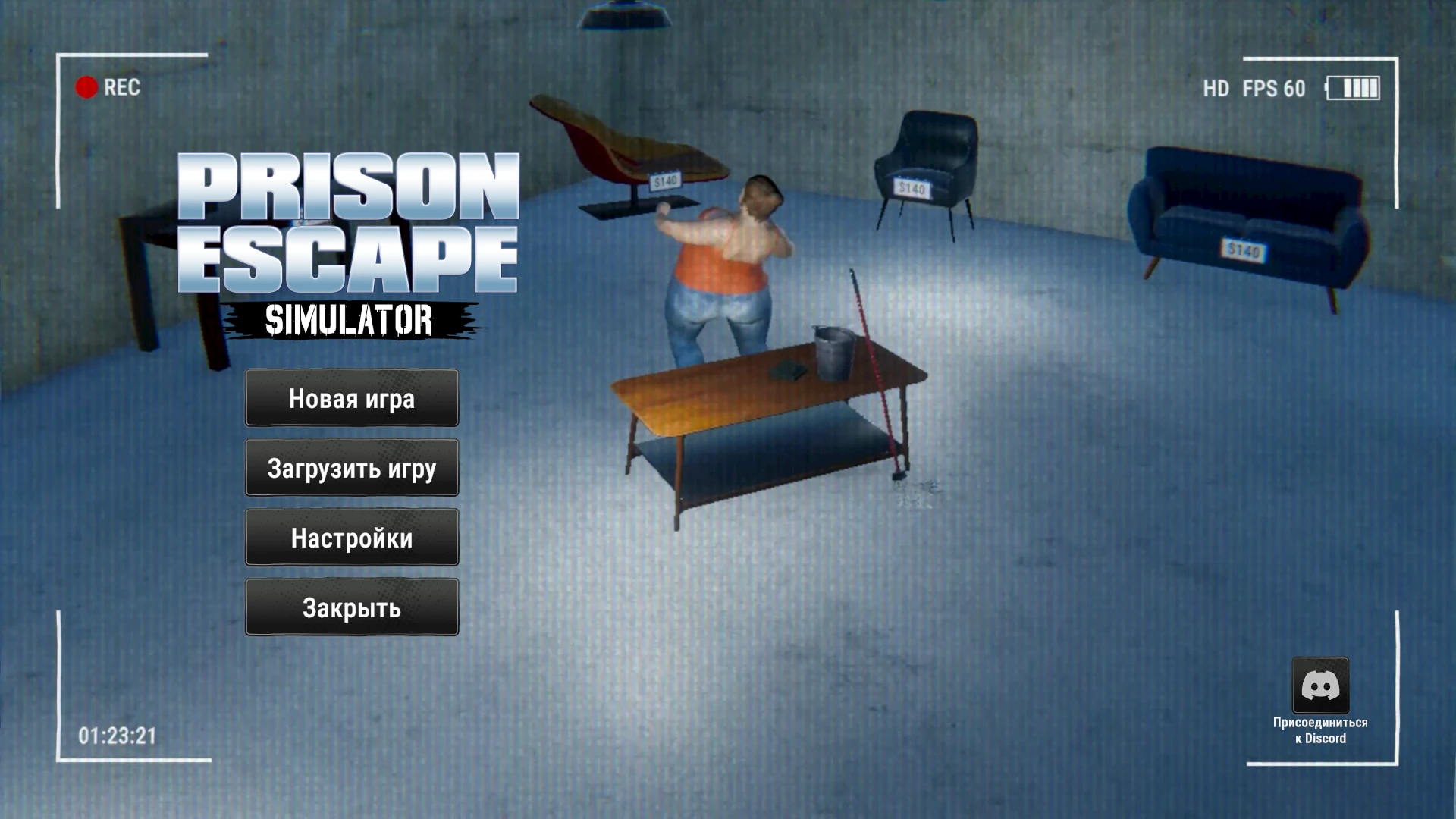Screen dimensions: 1456x819
Task: Click the battery indicator icon
Action: 1354,88
